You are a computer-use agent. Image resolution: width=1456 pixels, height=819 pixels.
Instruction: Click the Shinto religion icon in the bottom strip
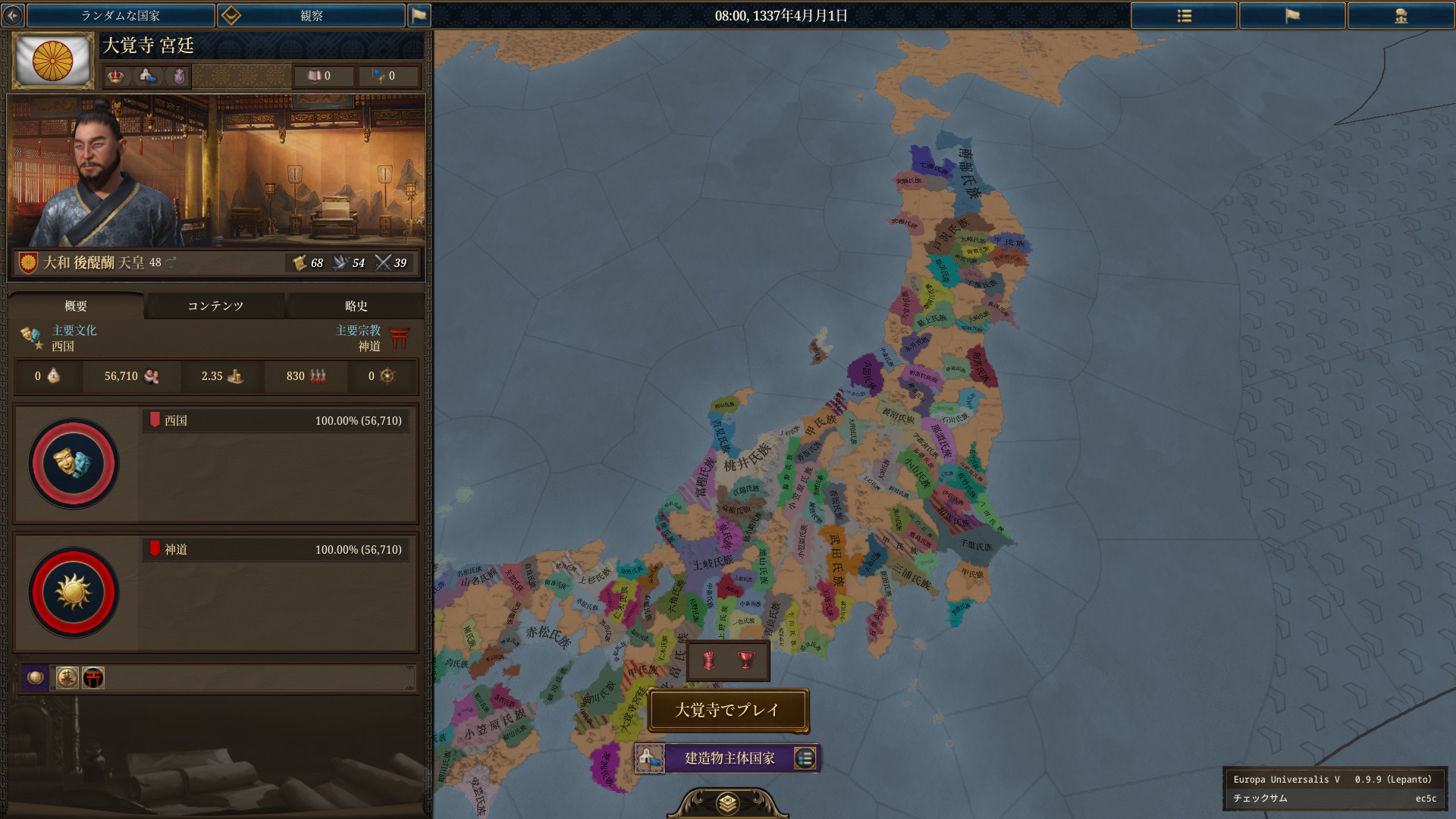point(93,678)
